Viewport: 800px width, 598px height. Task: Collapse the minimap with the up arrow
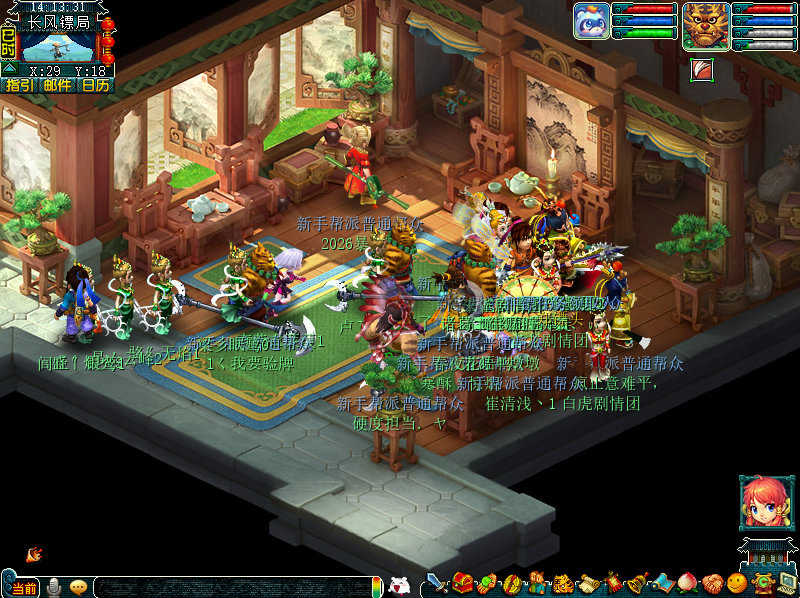[8, 68]
